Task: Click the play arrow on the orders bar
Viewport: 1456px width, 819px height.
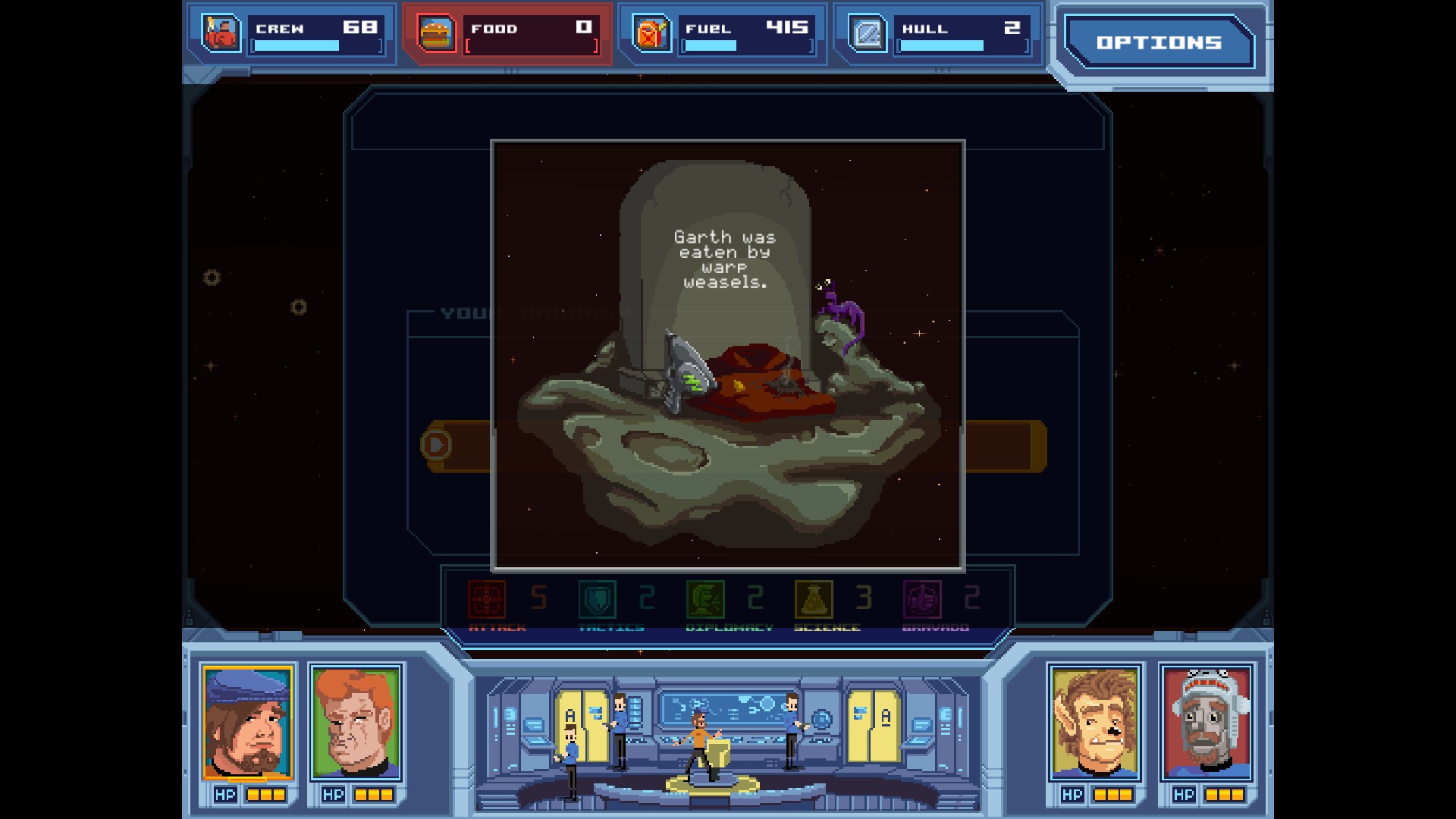Action: (436, 446)
